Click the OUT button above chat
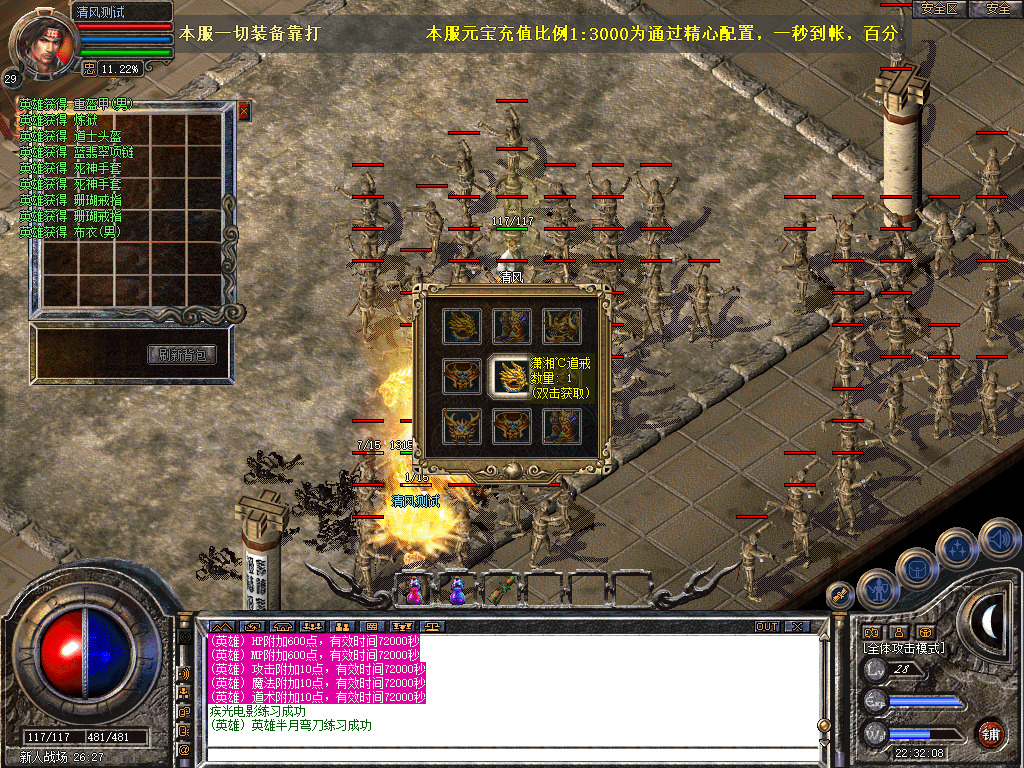The height and width of the screenshot is (768, 1024). click(x=767, y=627)
